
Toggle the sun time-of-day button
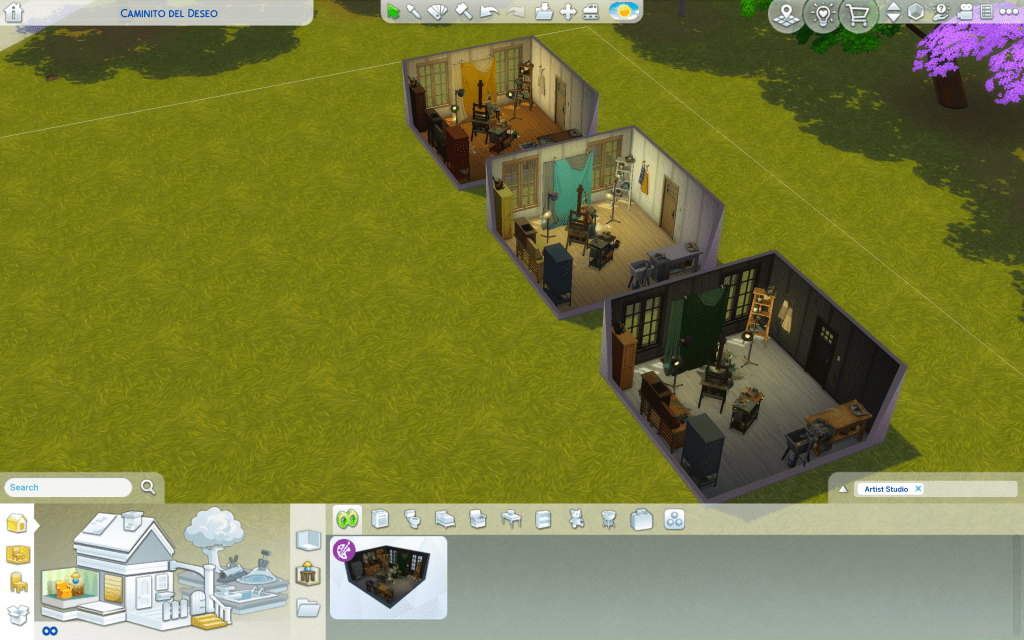tap(623, 12)
